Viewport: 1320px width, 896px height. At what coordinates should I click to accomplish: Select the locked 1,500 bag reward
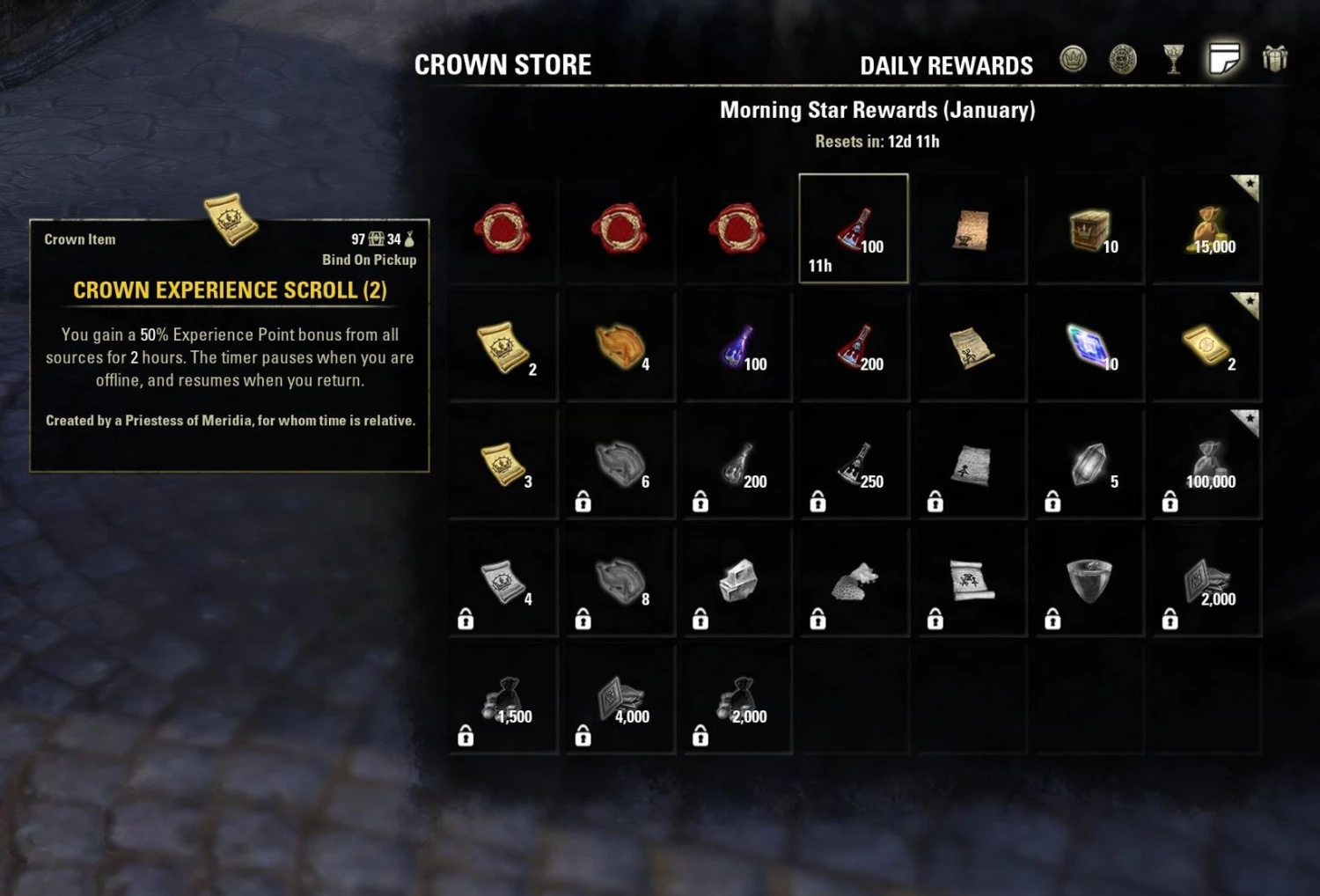502,699
